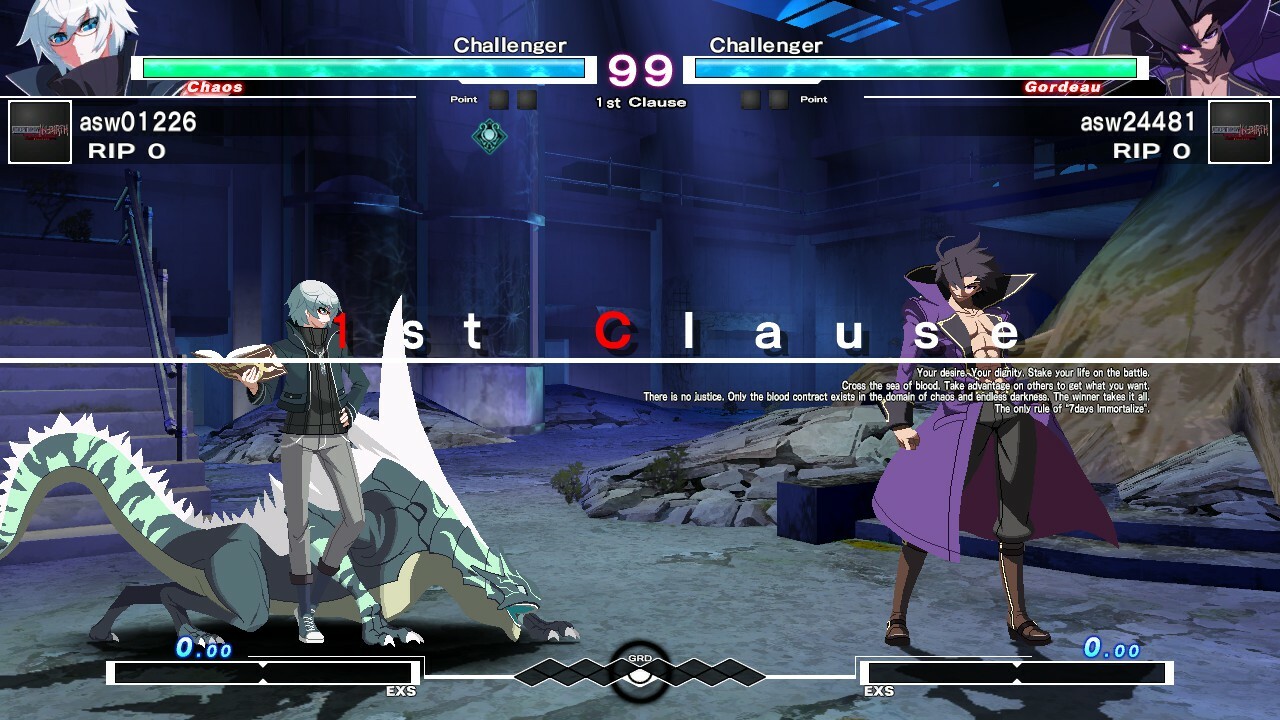Click the 99 round timer
This screenshot has width=1280, height=720.
[x=640, y=70]
